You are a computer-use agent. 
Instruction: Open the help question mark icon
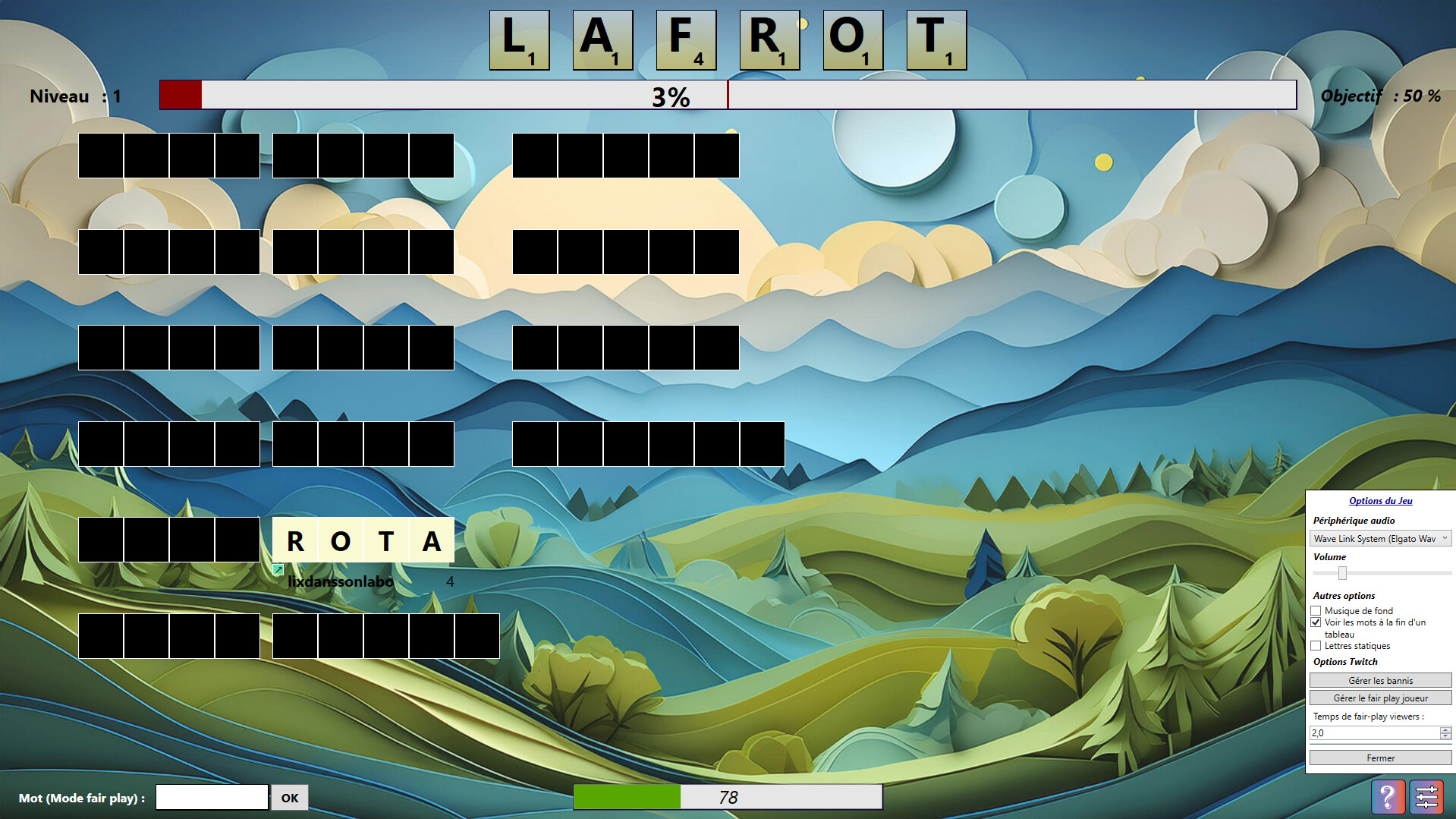coord(1388,797)
